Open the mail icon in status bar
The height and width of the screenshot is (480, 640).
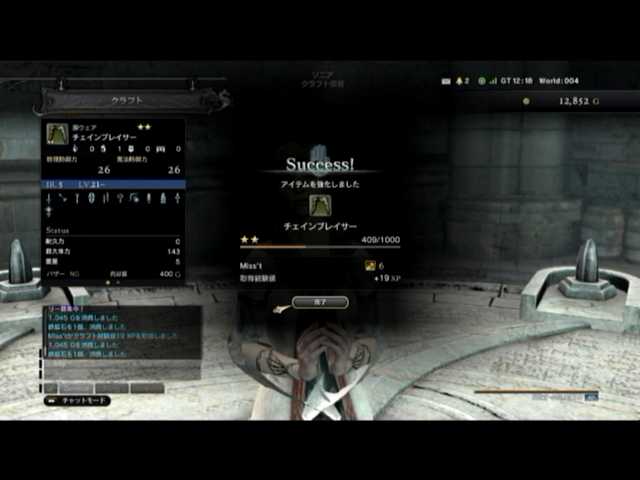pos(446,80)
